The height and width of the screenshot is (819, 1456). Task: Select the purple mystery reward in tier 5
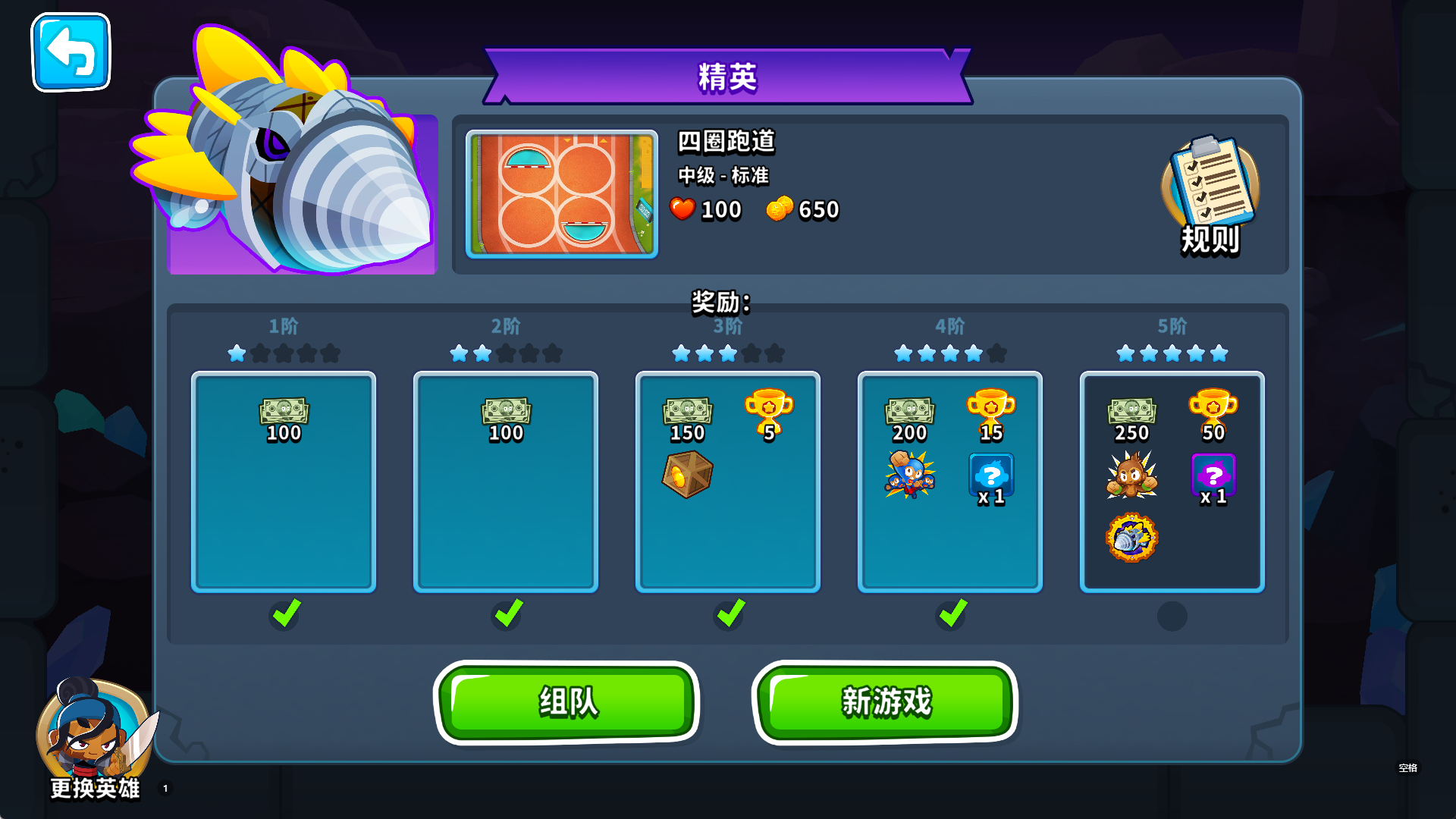pos(1214,474)
